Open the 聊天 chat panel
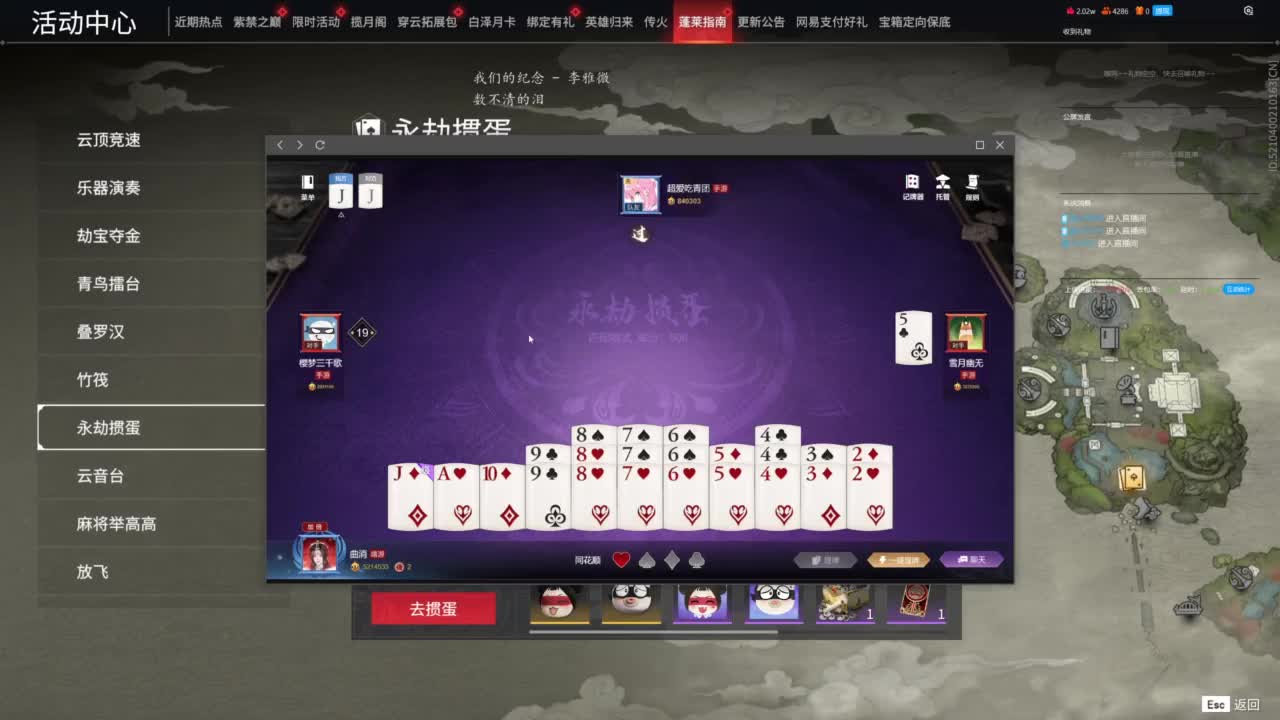 969,559
